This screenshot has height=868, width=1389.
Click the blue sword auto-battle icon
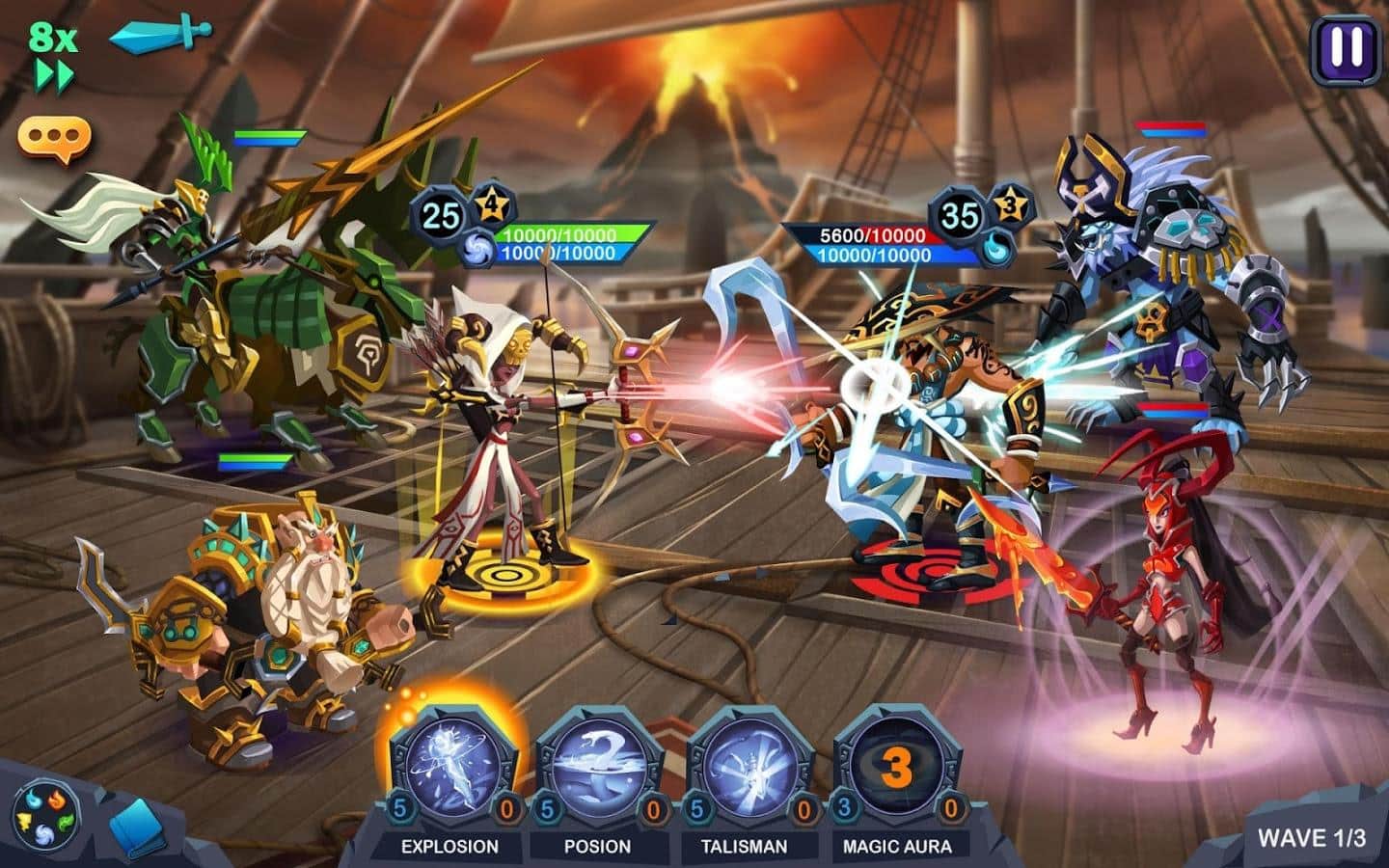pyautogui.click(x=159, y=35)
